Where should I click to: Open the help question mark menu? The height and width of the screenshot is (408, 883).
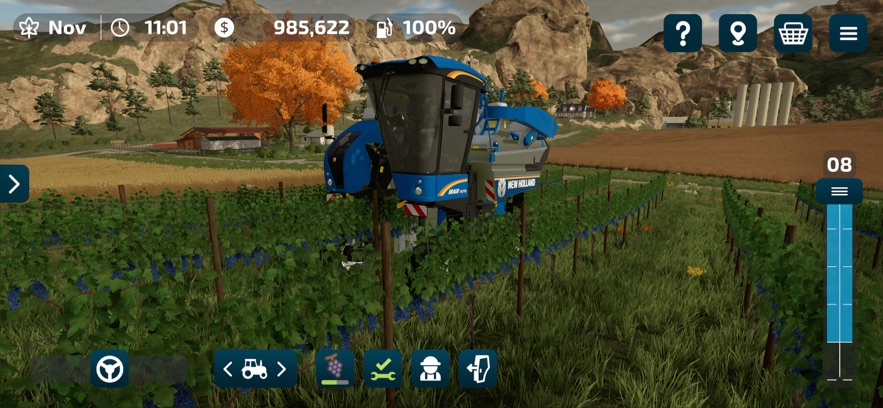(683, 34)
